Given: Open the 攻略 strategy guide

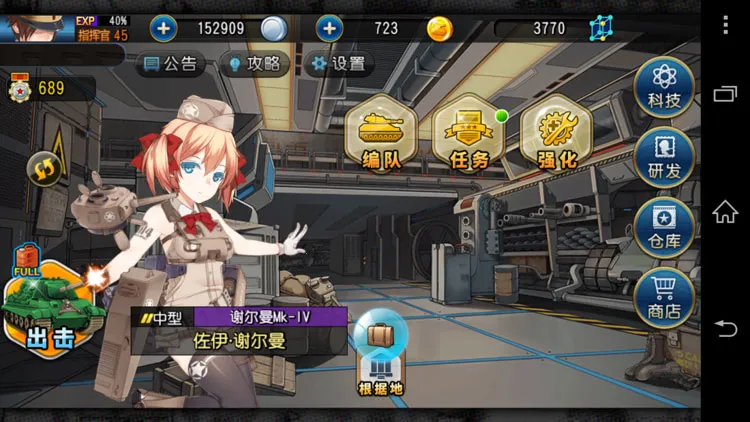Looking at the screenshot, I should pyautogui.click(x=254, y=64).
